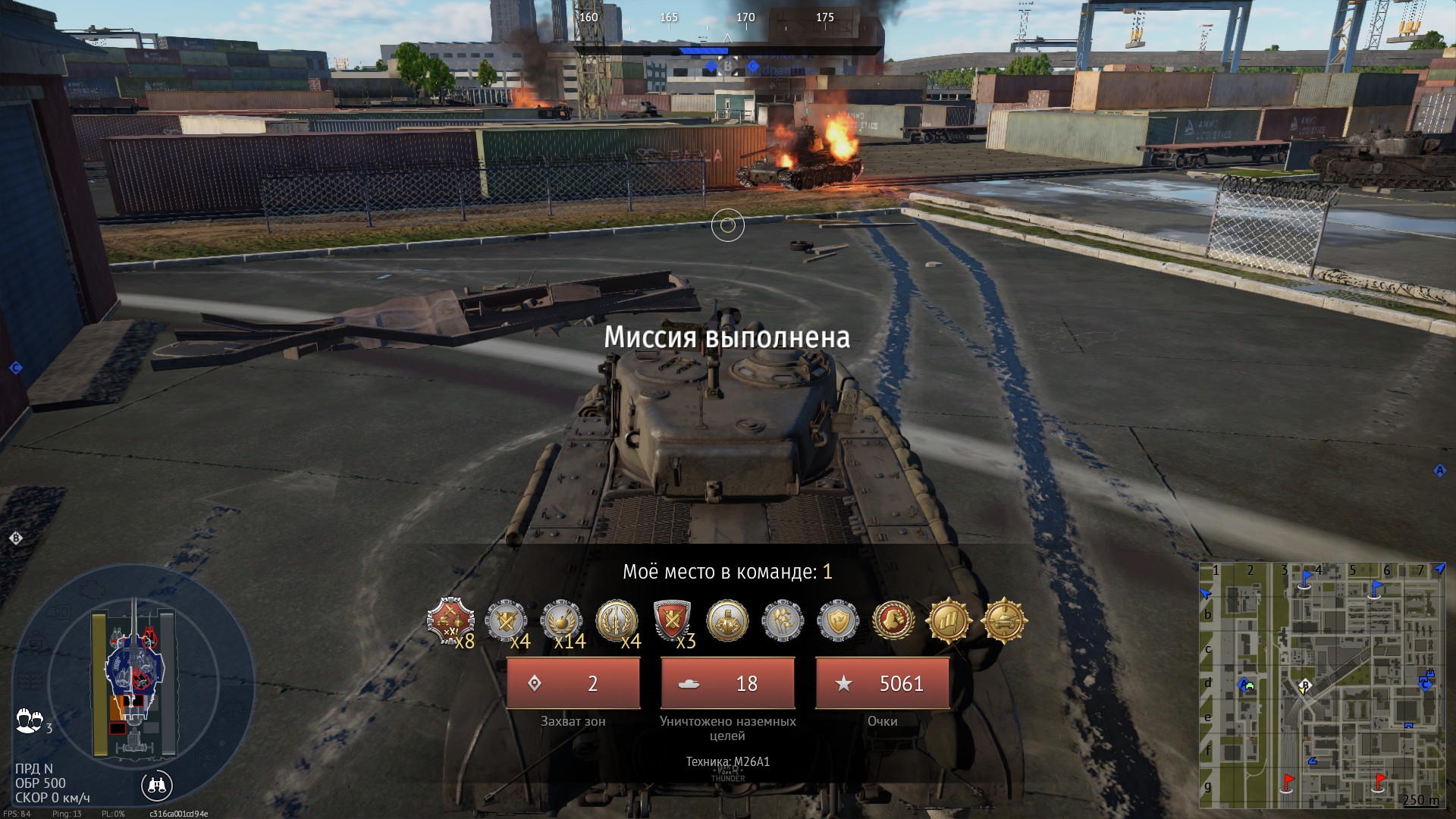The image size is (1456, 819).
Task: Click the apple laurel medal marked x14
Action: [x=562, y=622]
